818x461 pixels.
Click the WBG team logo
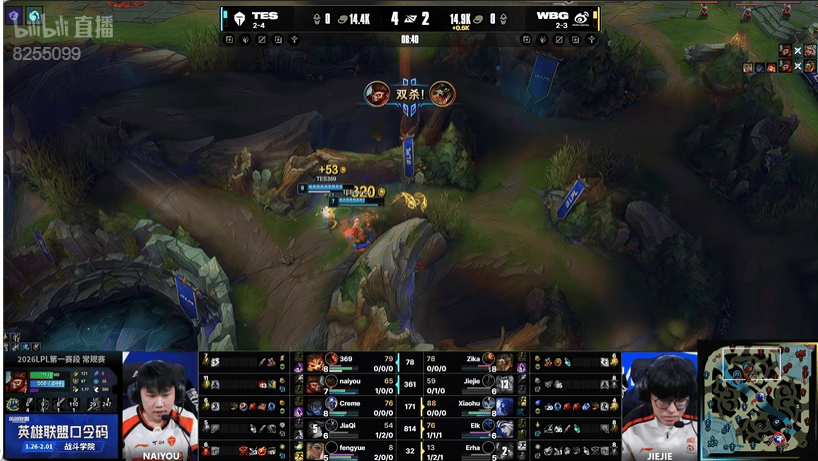click(x=582, y=18)
